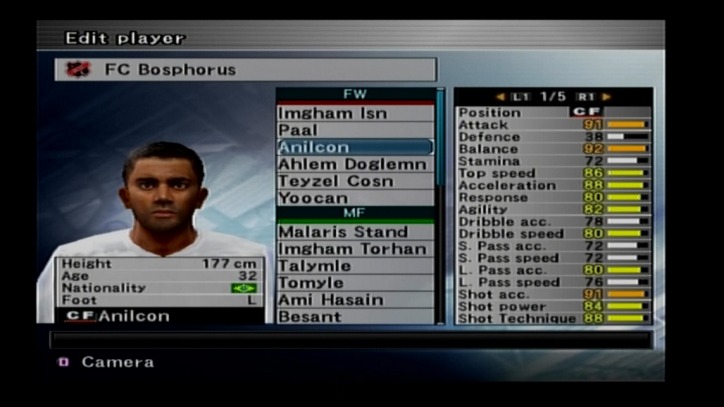Pick Ahlem Doglemn from the roster
724x407 pixels.
[x=355, y=164]
